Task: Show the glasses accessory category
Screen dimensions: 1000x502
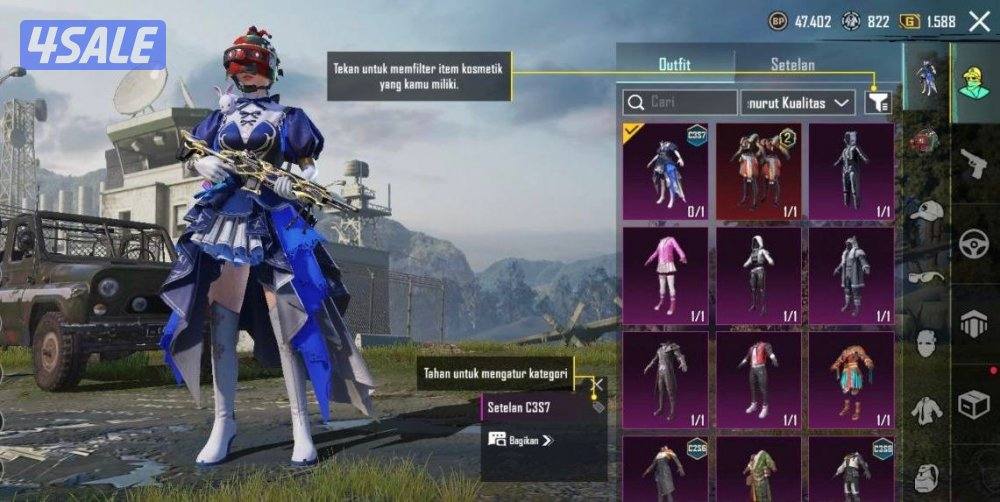Action: coord(927,277)
